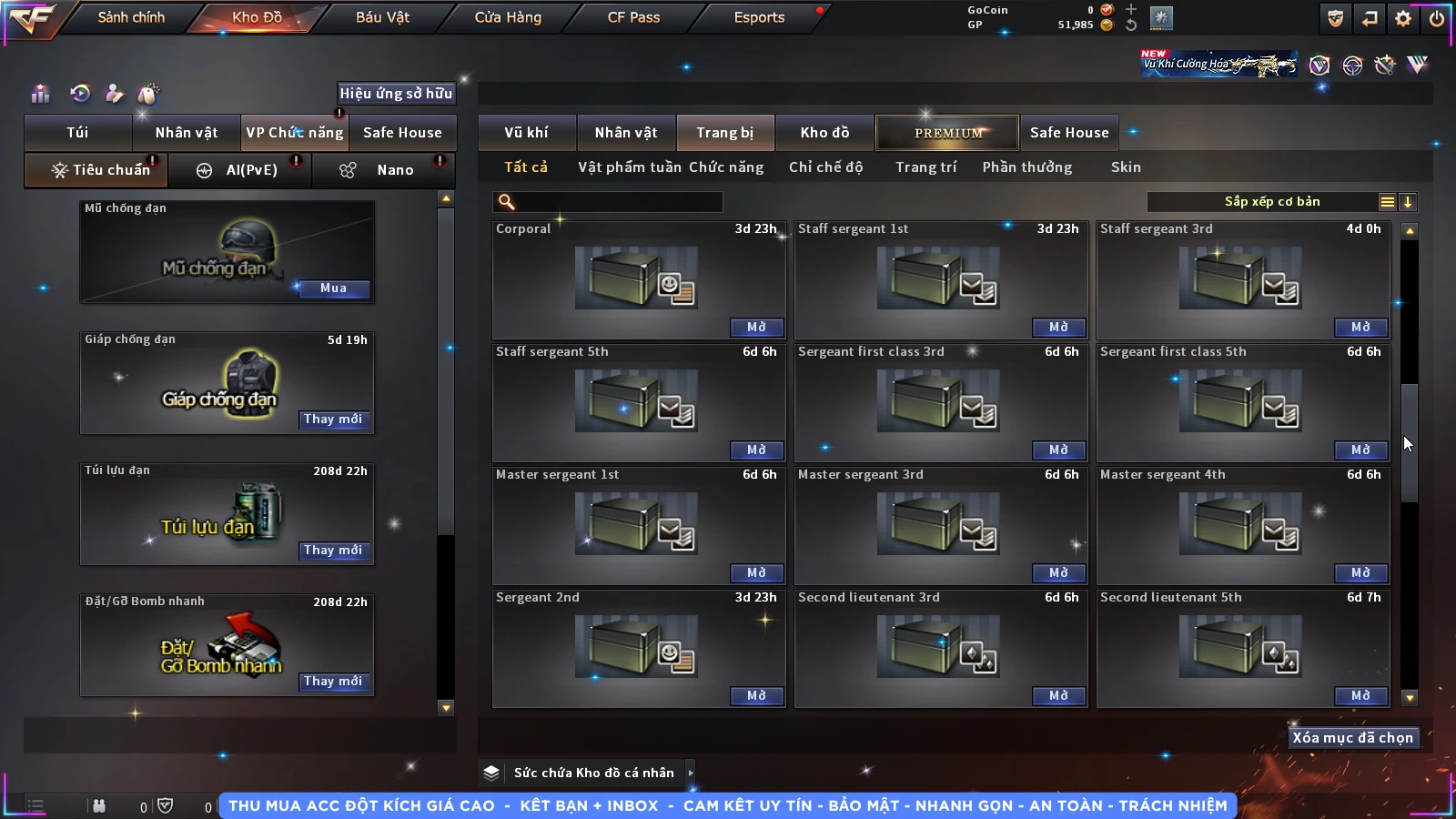This screenshot has width=1456, height=819.
Task: Open settings with the gear icon
Action: [x=1403, y=18]
